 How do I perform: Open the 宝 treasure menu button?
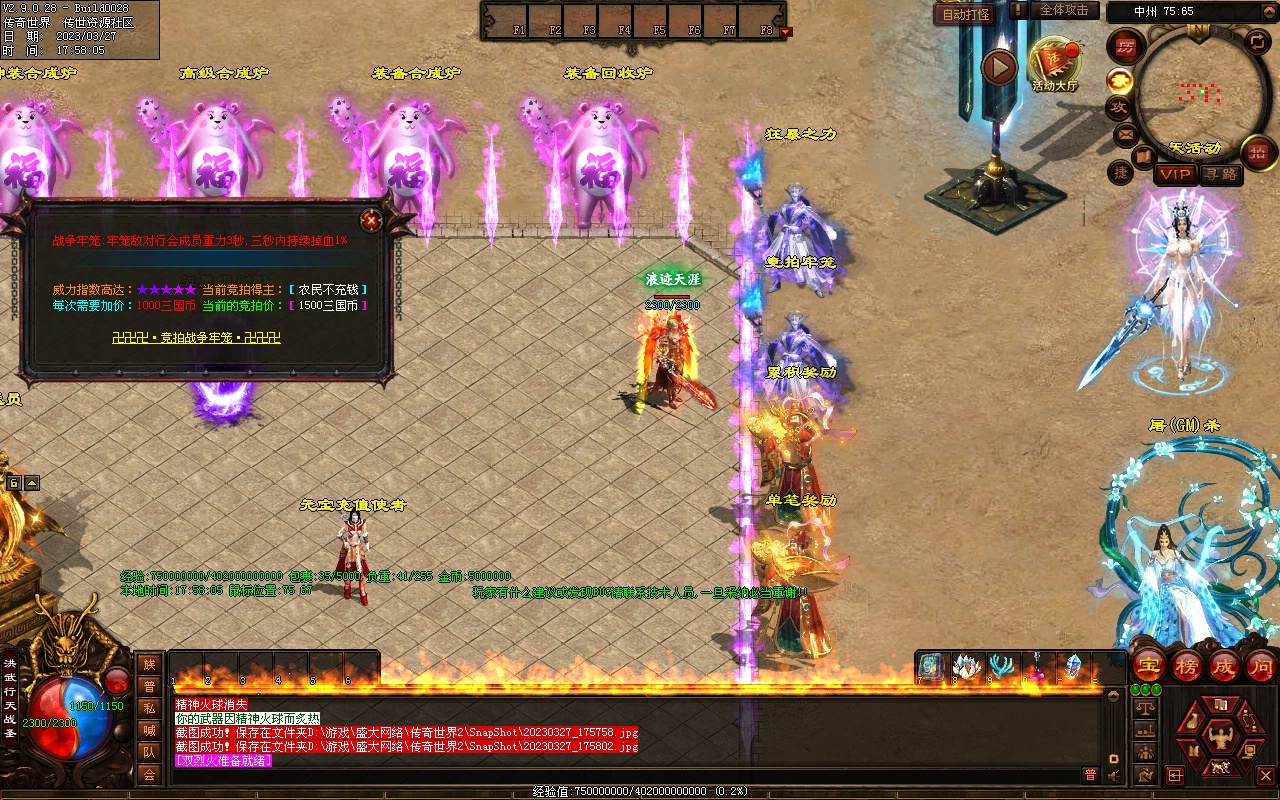coord(1149,666)
